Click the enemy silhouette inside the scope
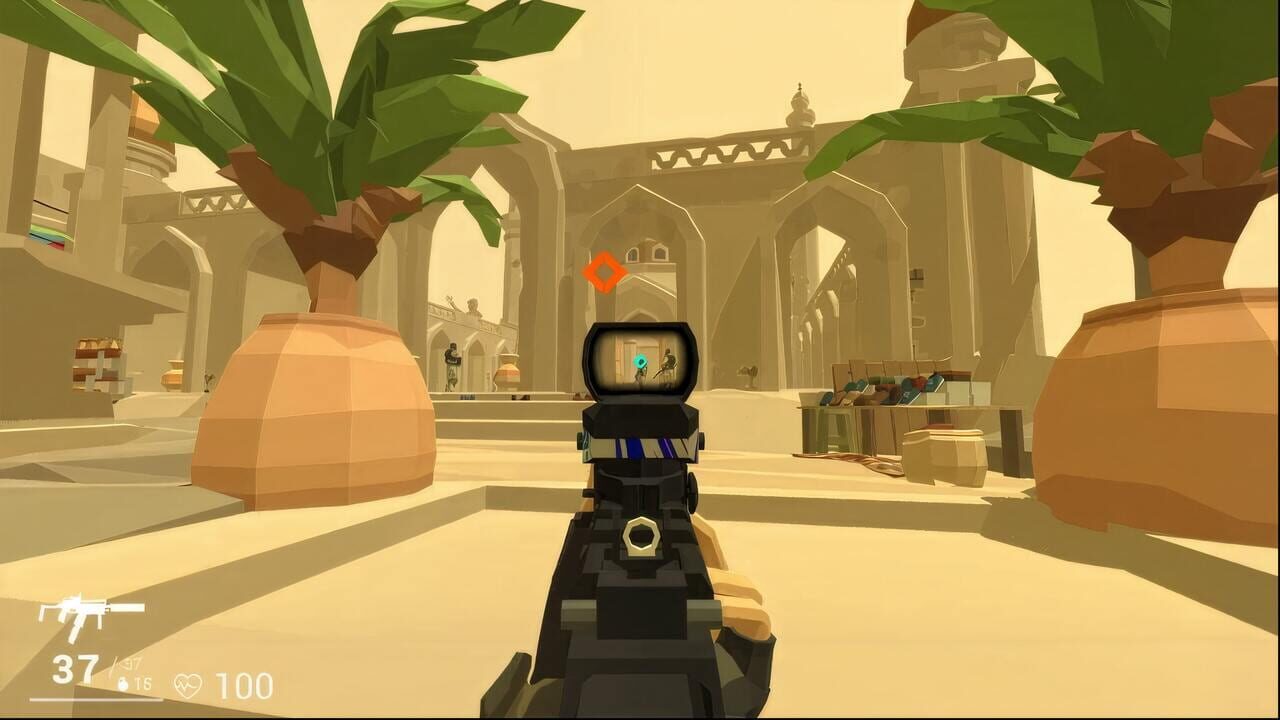The width and height of the screenshot is (1280, 720). coord(668,362)
